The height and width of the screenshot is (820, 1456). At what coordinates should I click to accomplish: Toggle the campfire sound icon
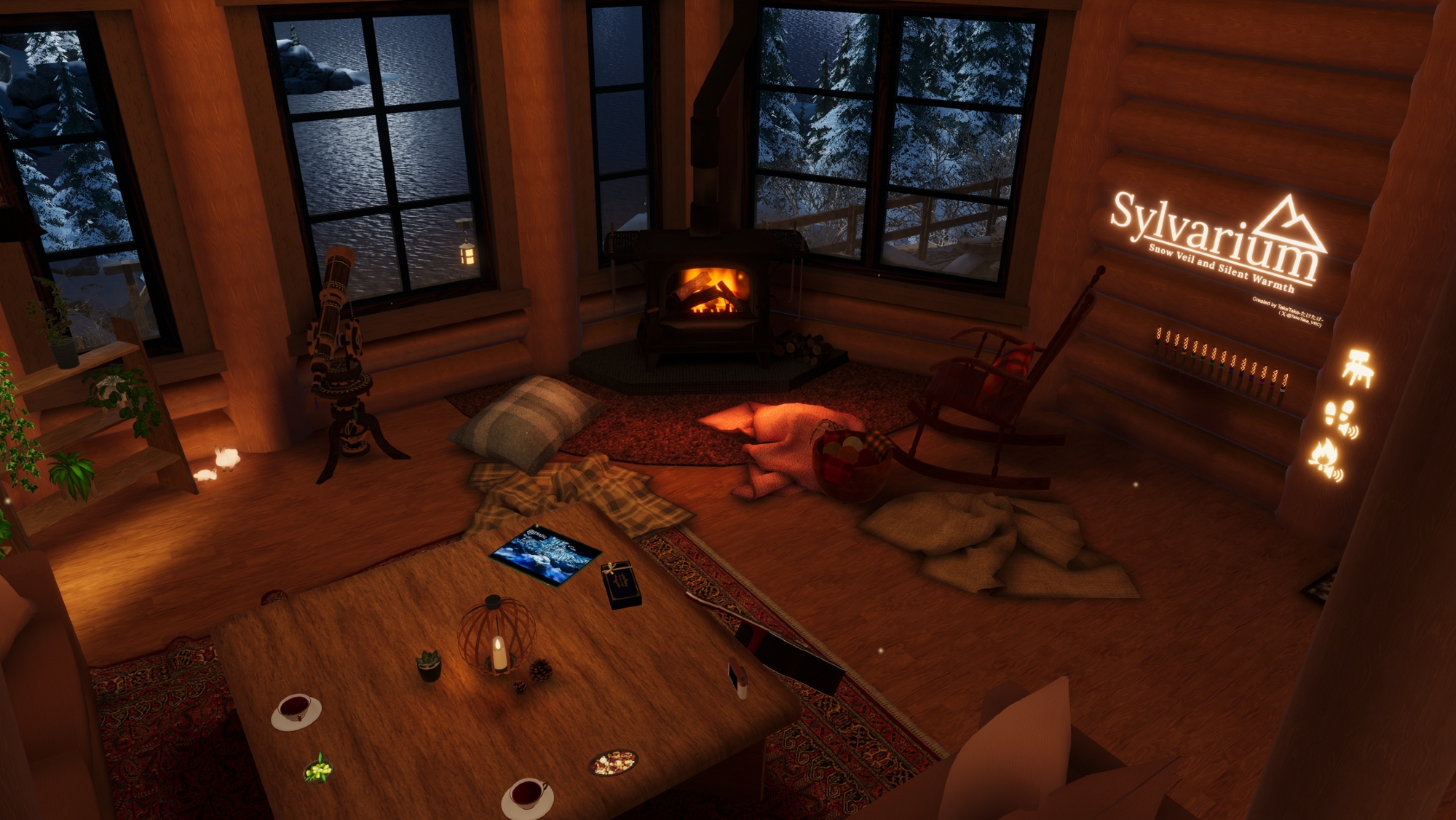point(1325,460)
